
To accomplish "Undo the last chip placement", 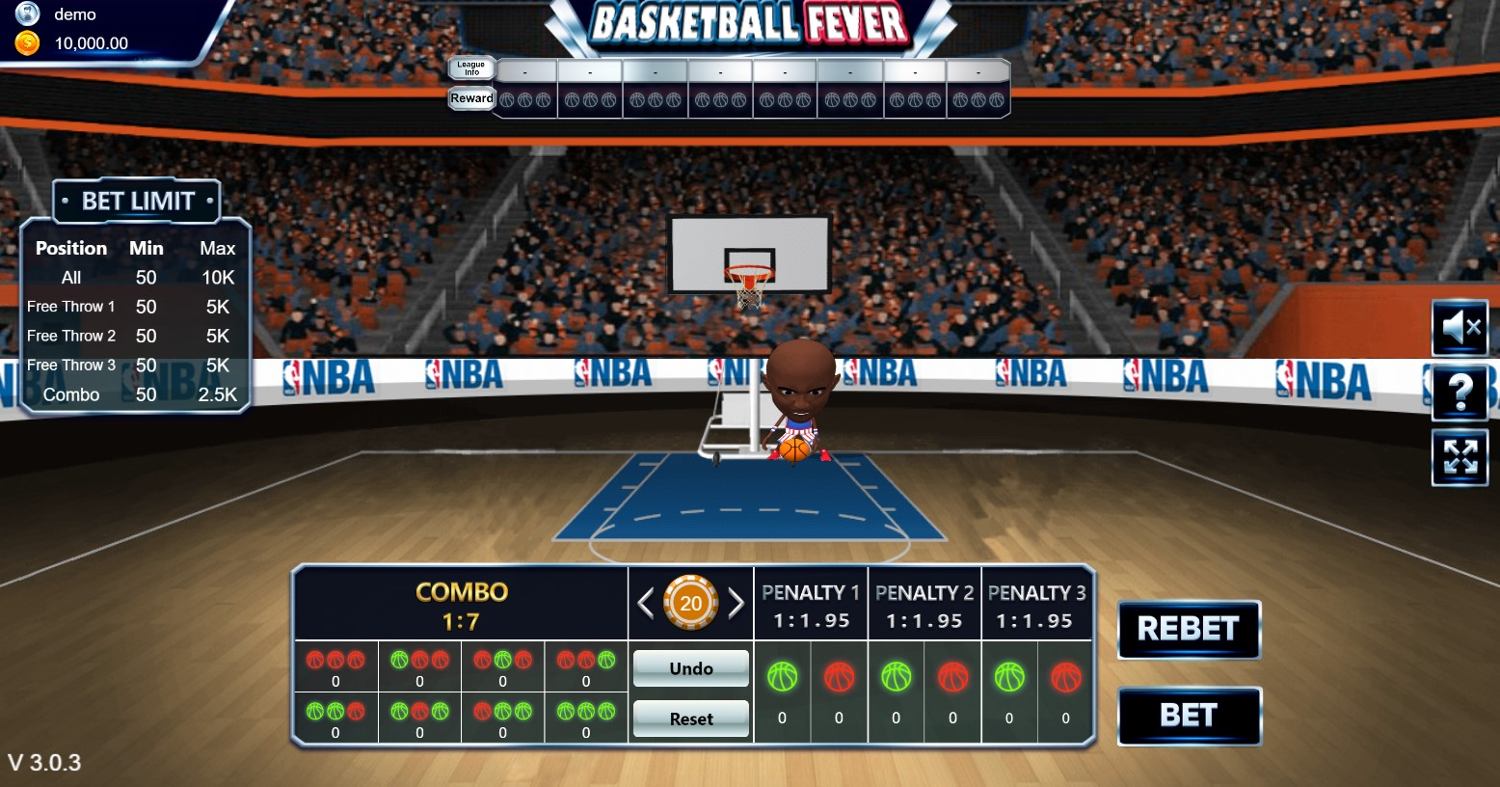I will click(691, 668).
